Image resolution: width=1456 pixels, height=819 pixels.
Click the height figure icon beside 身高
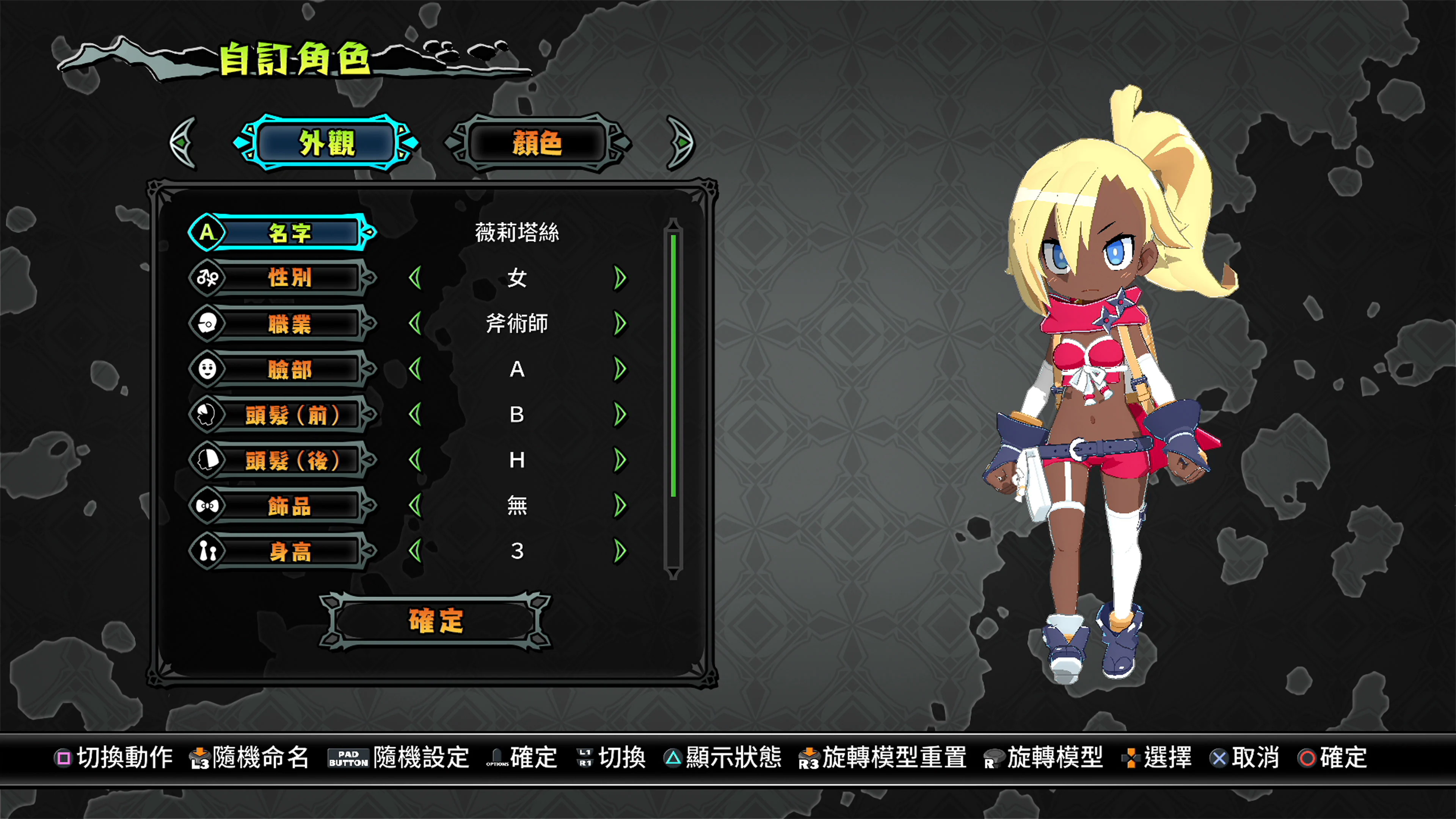(207, 551)
